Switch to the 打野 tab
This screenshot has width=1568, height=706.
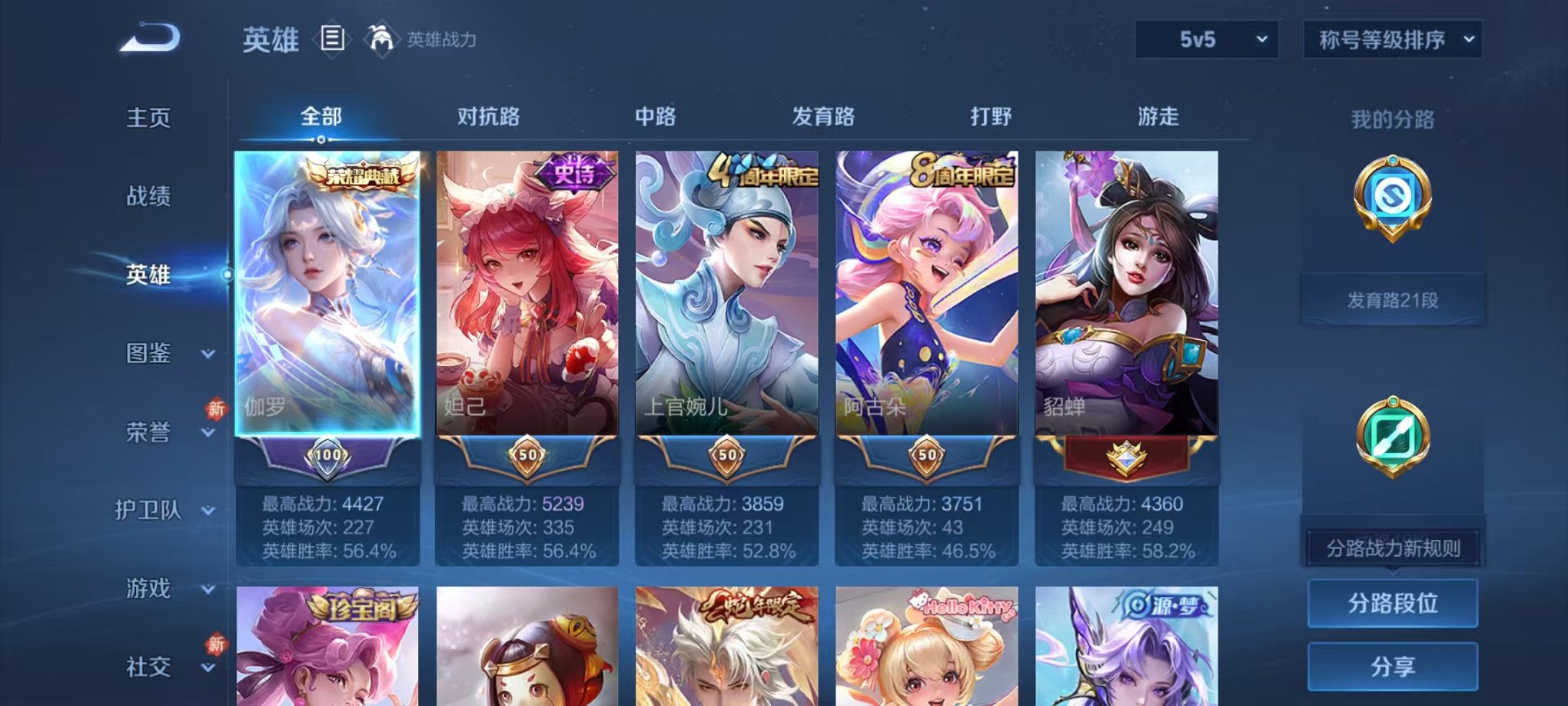pyautogui.click(x=992, y=117)
